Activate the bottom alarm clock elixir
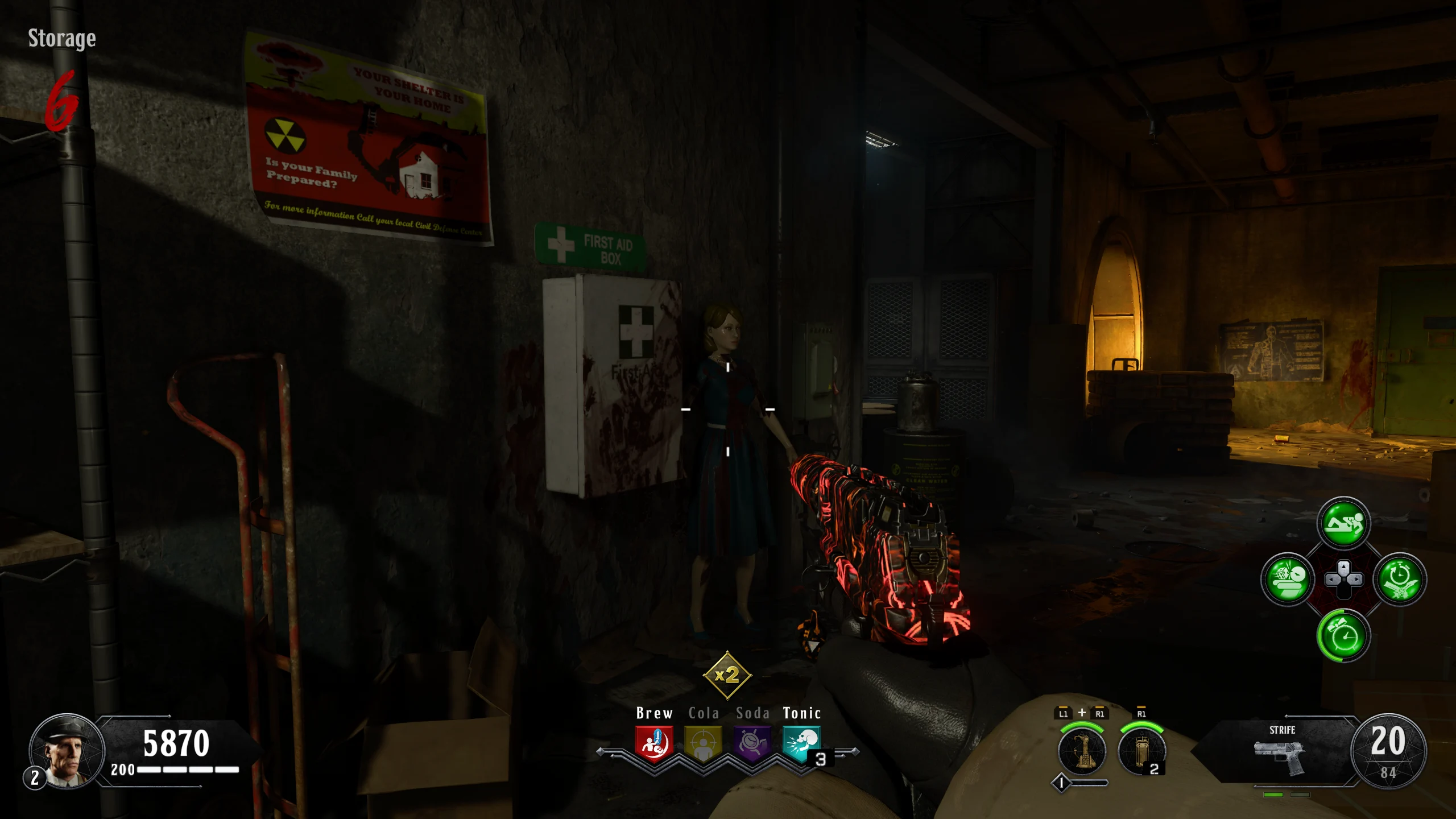This screenshot has width=1456, height=819. pos(1343,635)
